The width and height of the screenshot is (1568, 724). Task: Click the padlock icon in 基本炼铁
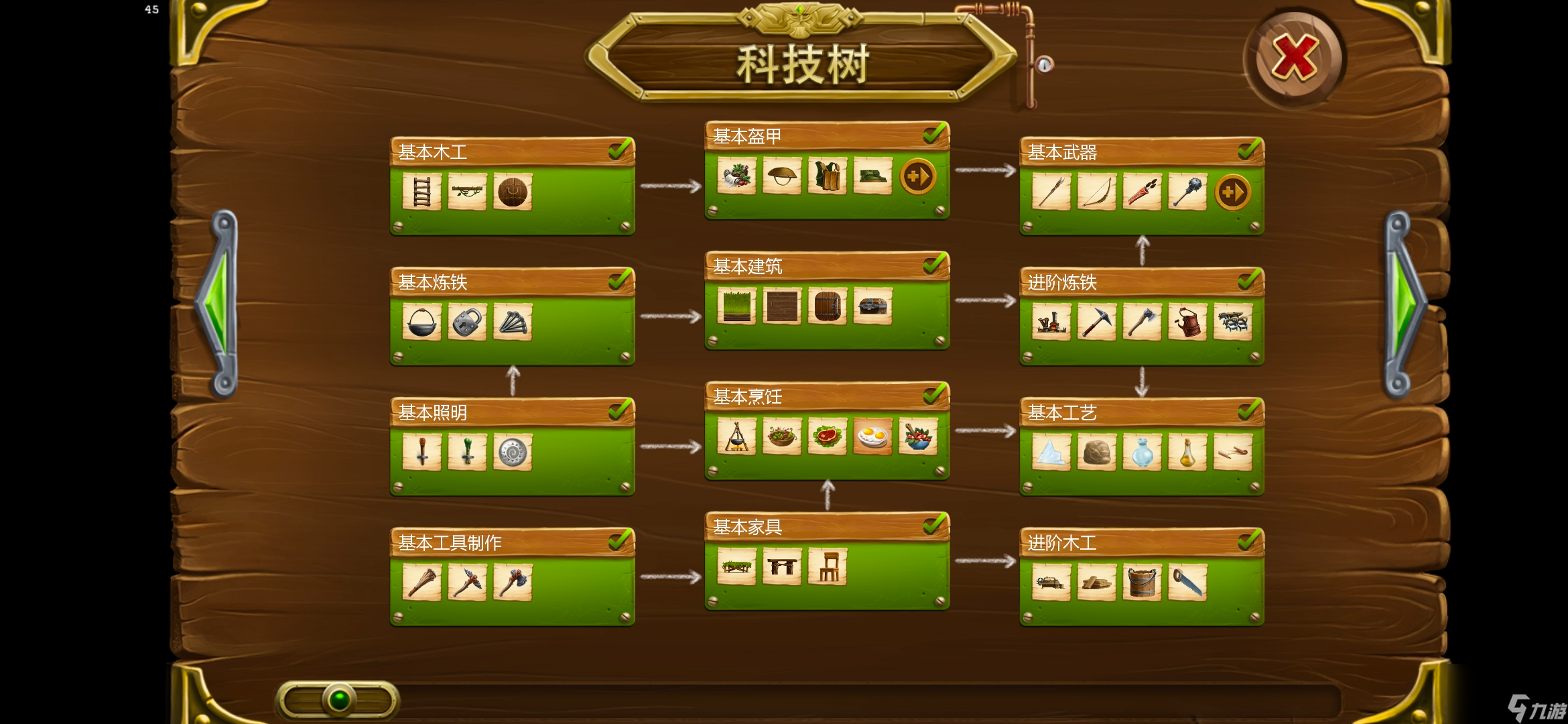467,320
